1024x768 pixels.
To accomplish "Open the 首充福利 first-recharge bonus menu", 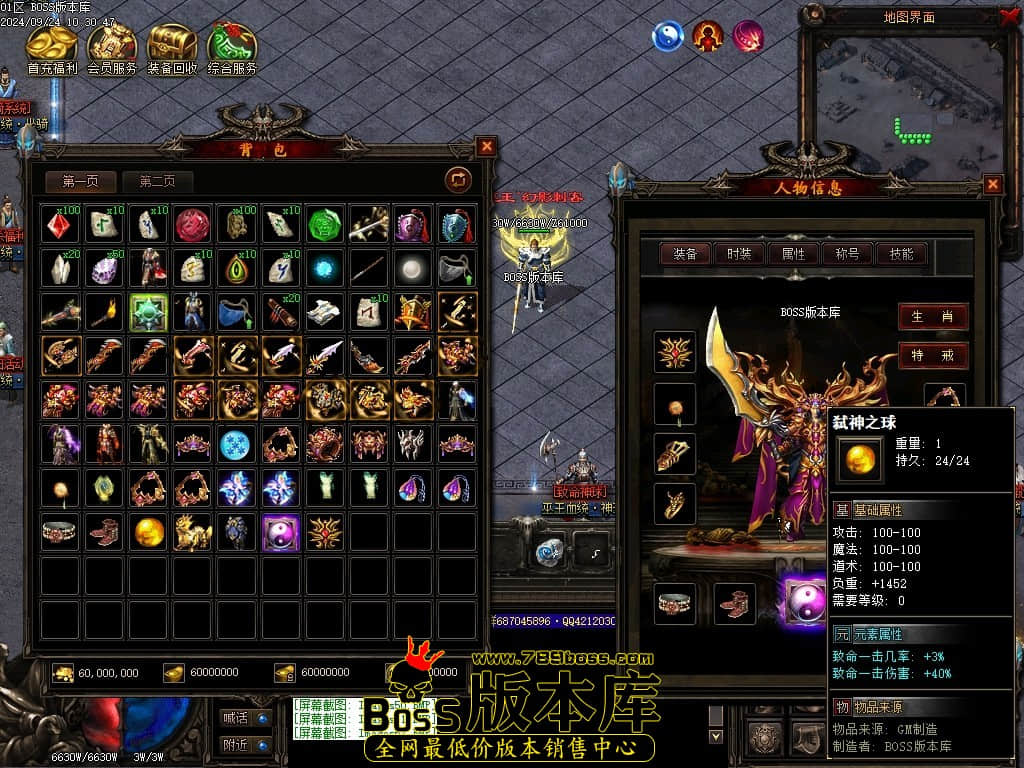I will point(52,49).
